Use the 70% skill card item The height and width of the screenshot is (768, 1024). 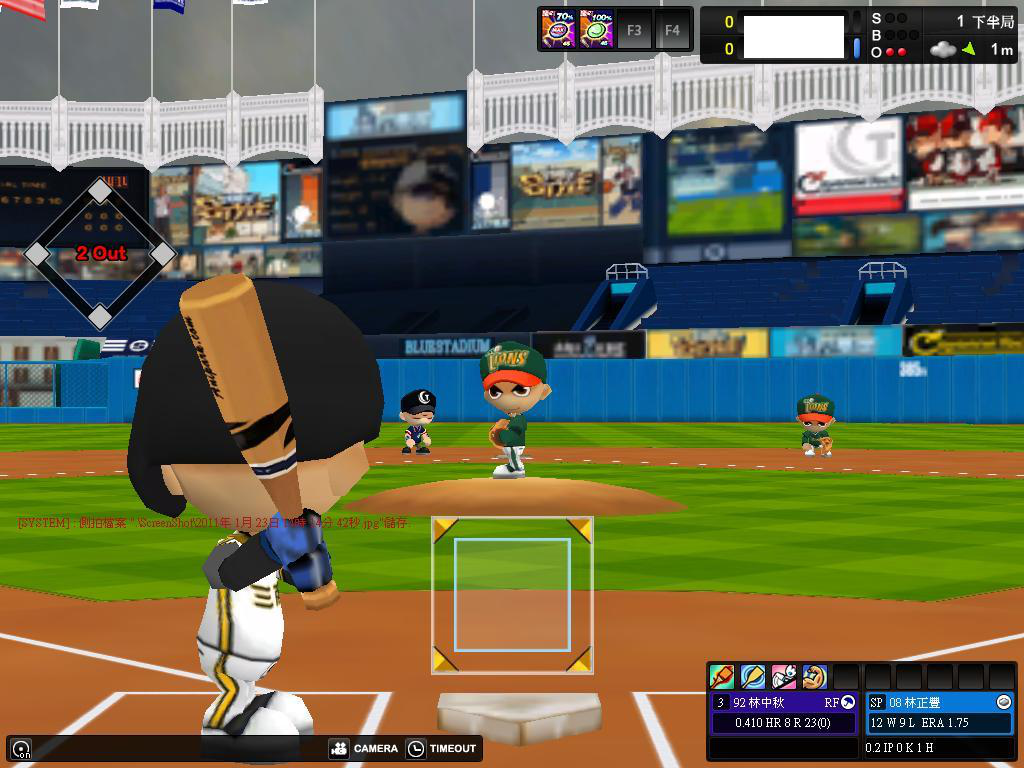(557, 30)
